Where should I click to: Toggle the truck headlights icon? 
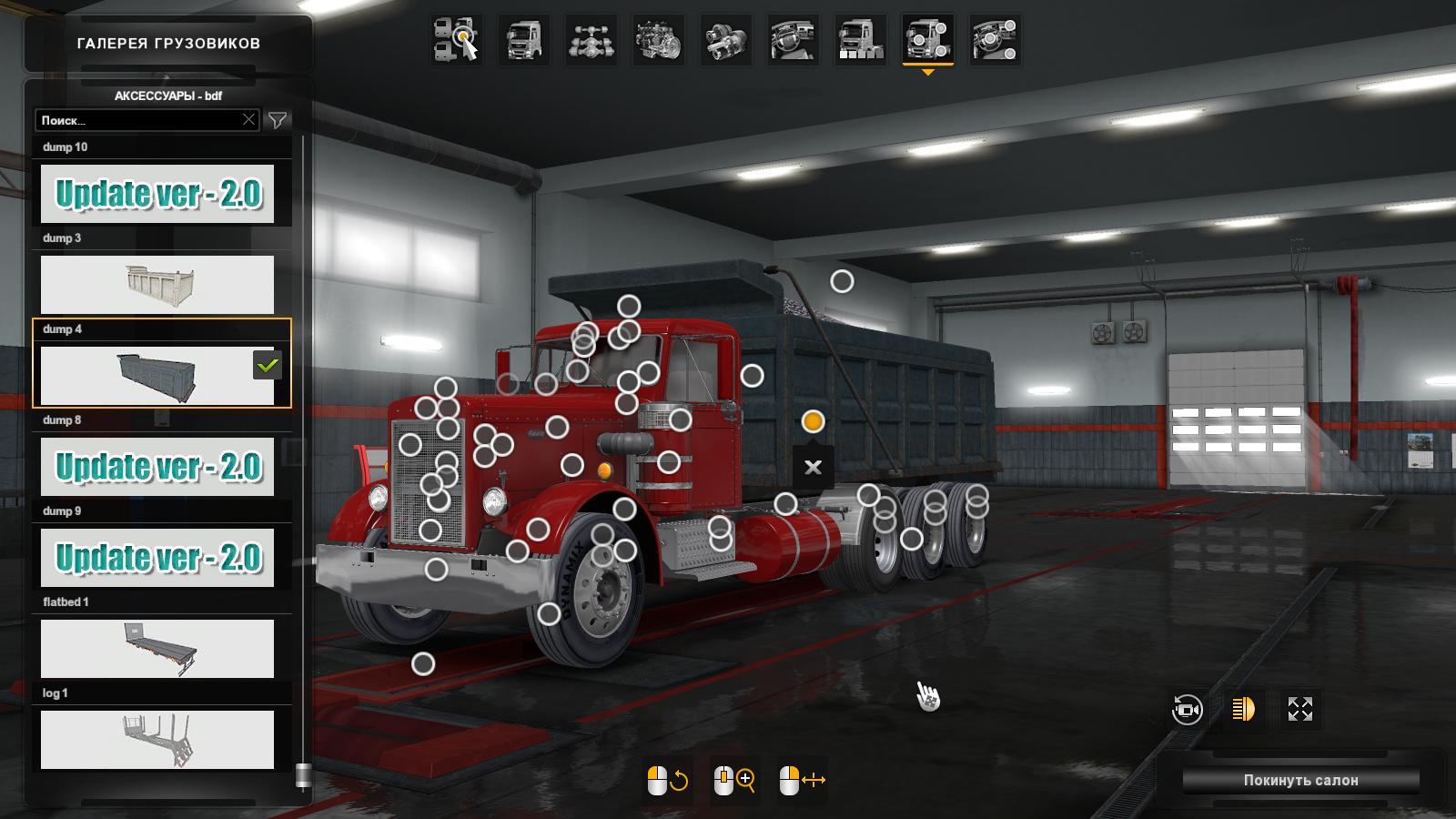[1243, 708]
